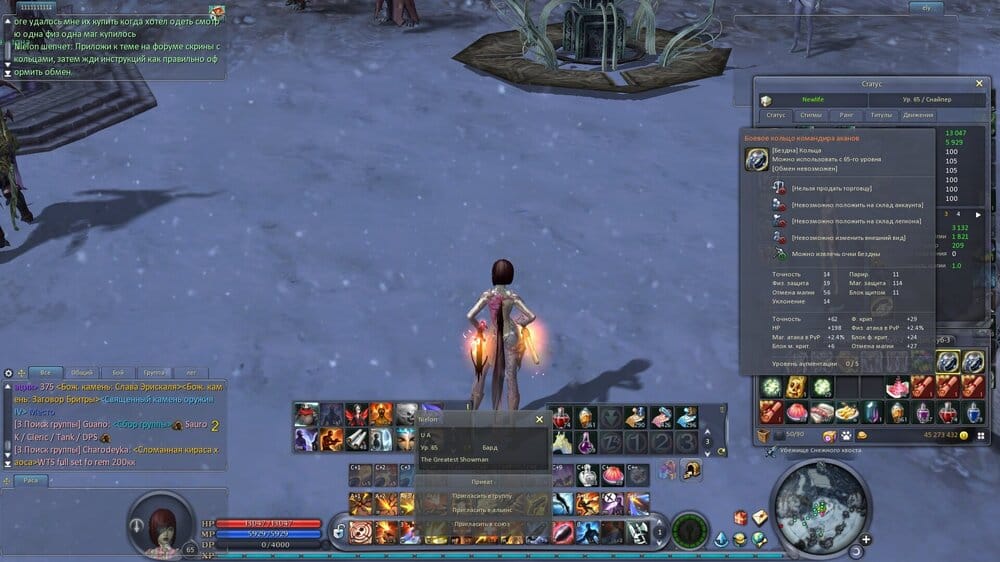The height and width of the screenshot is (562, 1000).
Task: Close the Nielon player popup
Action: coord(539,420)
